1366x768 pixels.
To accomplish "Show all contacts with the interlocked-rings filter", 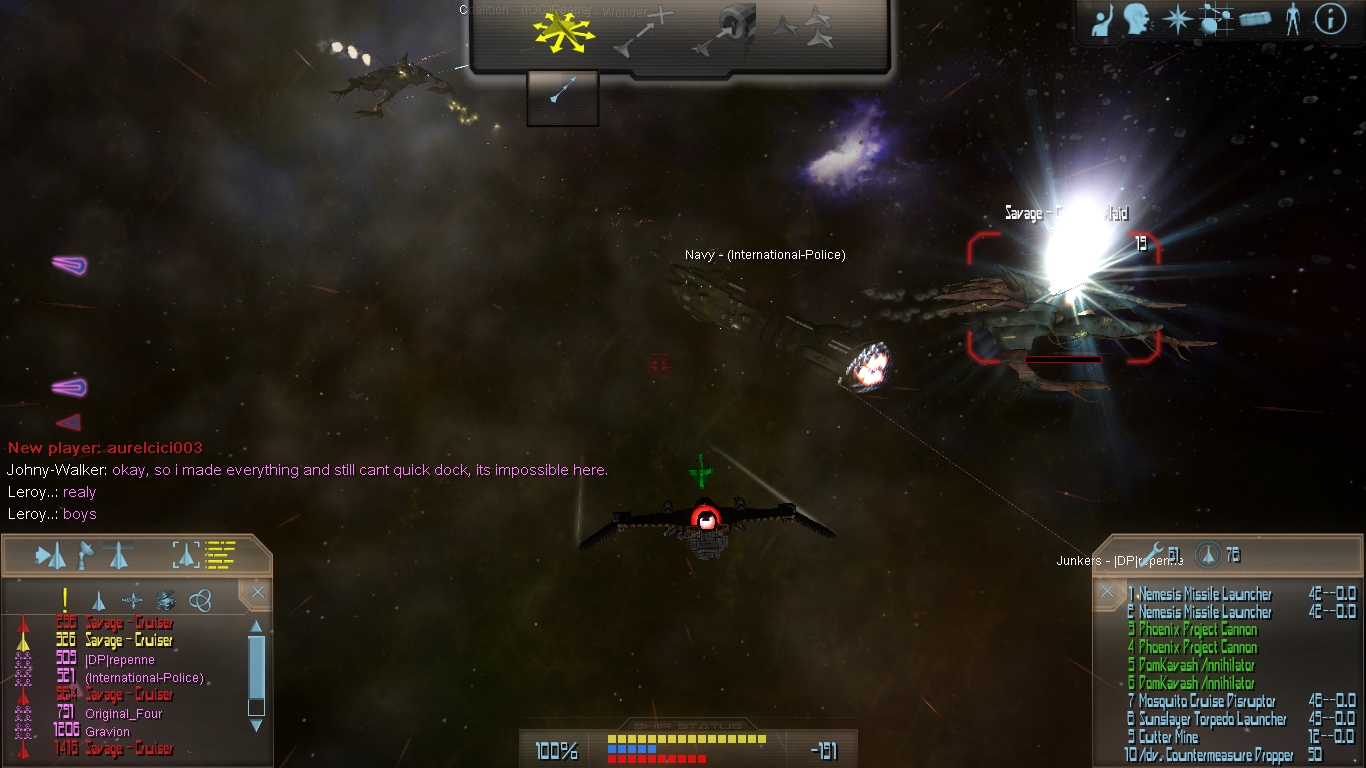I will (200, 600).
